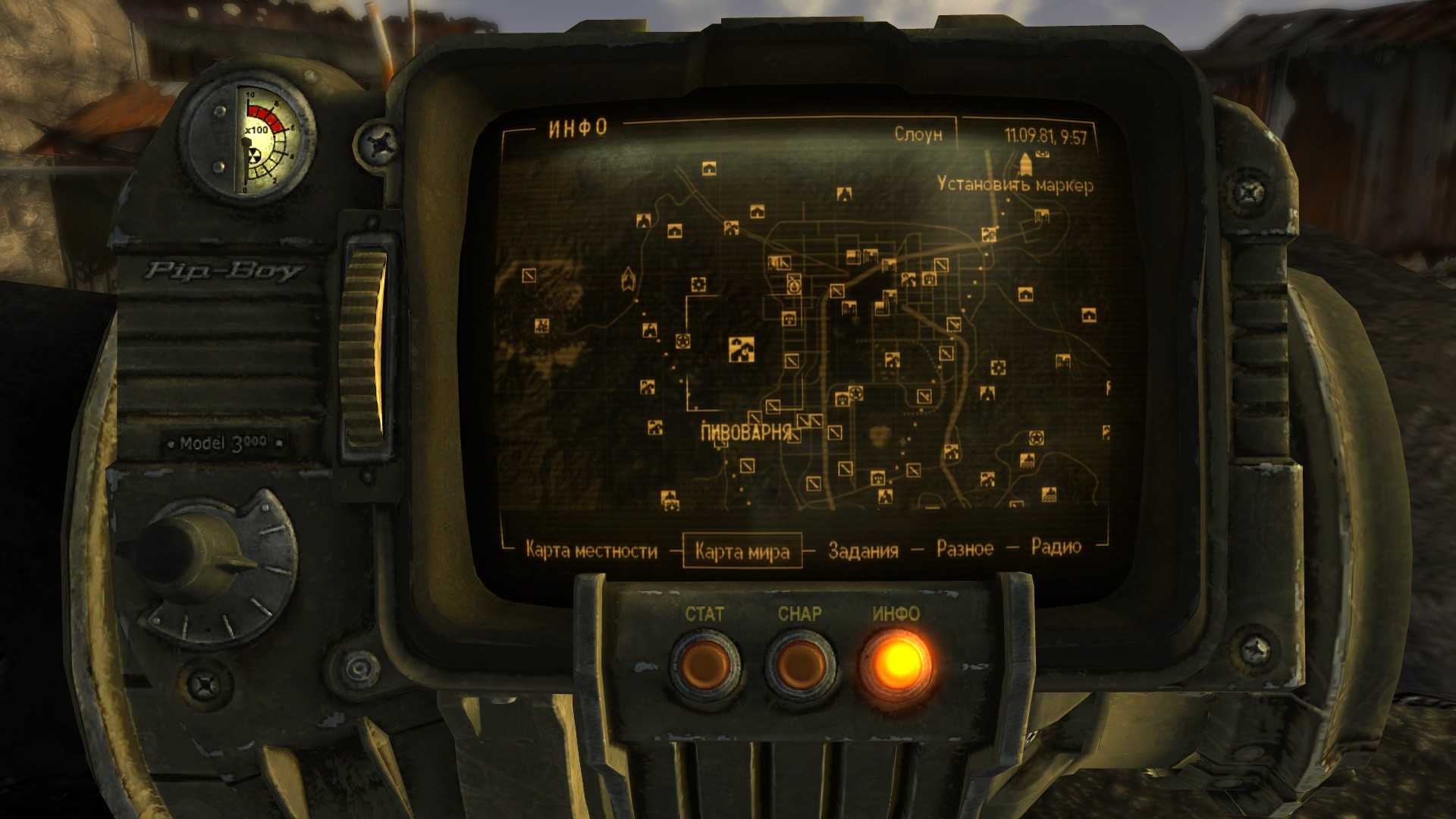1456x819 pixels.
Task: Select the Карта мира tab
Action: pyautogui.click(x=742, y=551)
